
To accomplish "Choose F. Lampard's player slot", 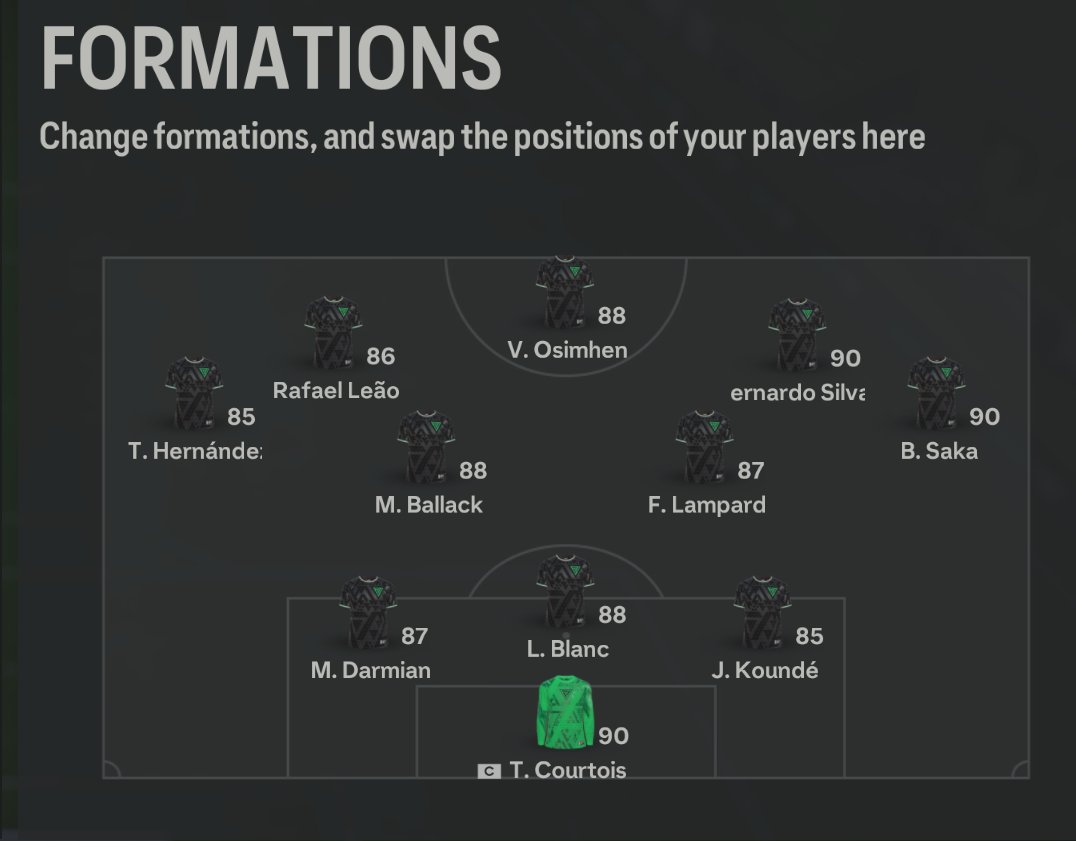I will click(x=705, y=447).
